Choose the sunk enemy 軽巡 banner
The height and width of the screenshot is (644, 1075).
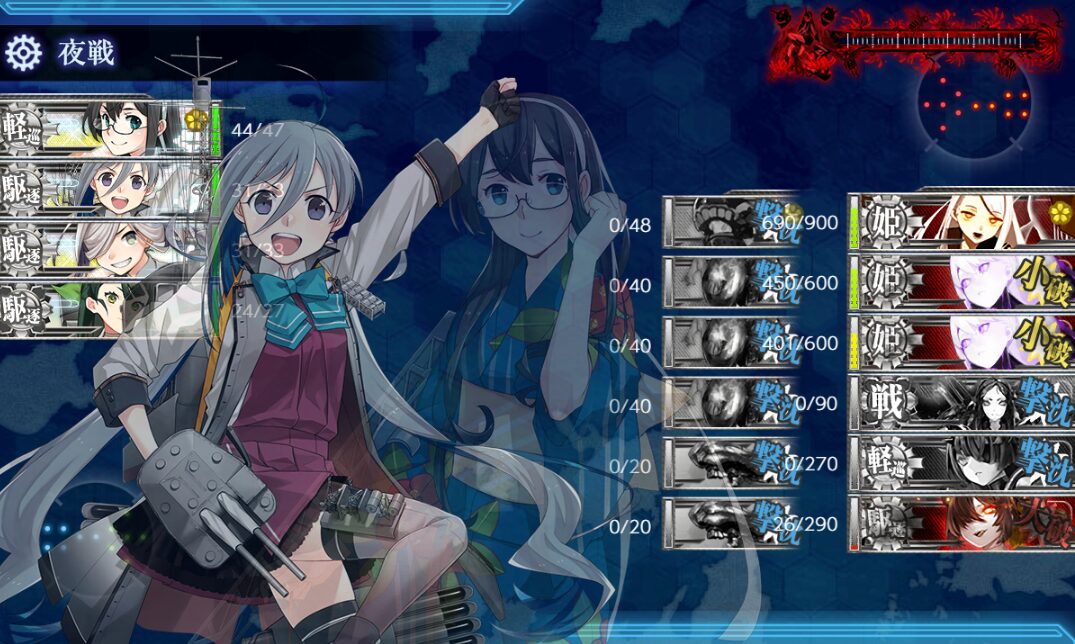960,462
